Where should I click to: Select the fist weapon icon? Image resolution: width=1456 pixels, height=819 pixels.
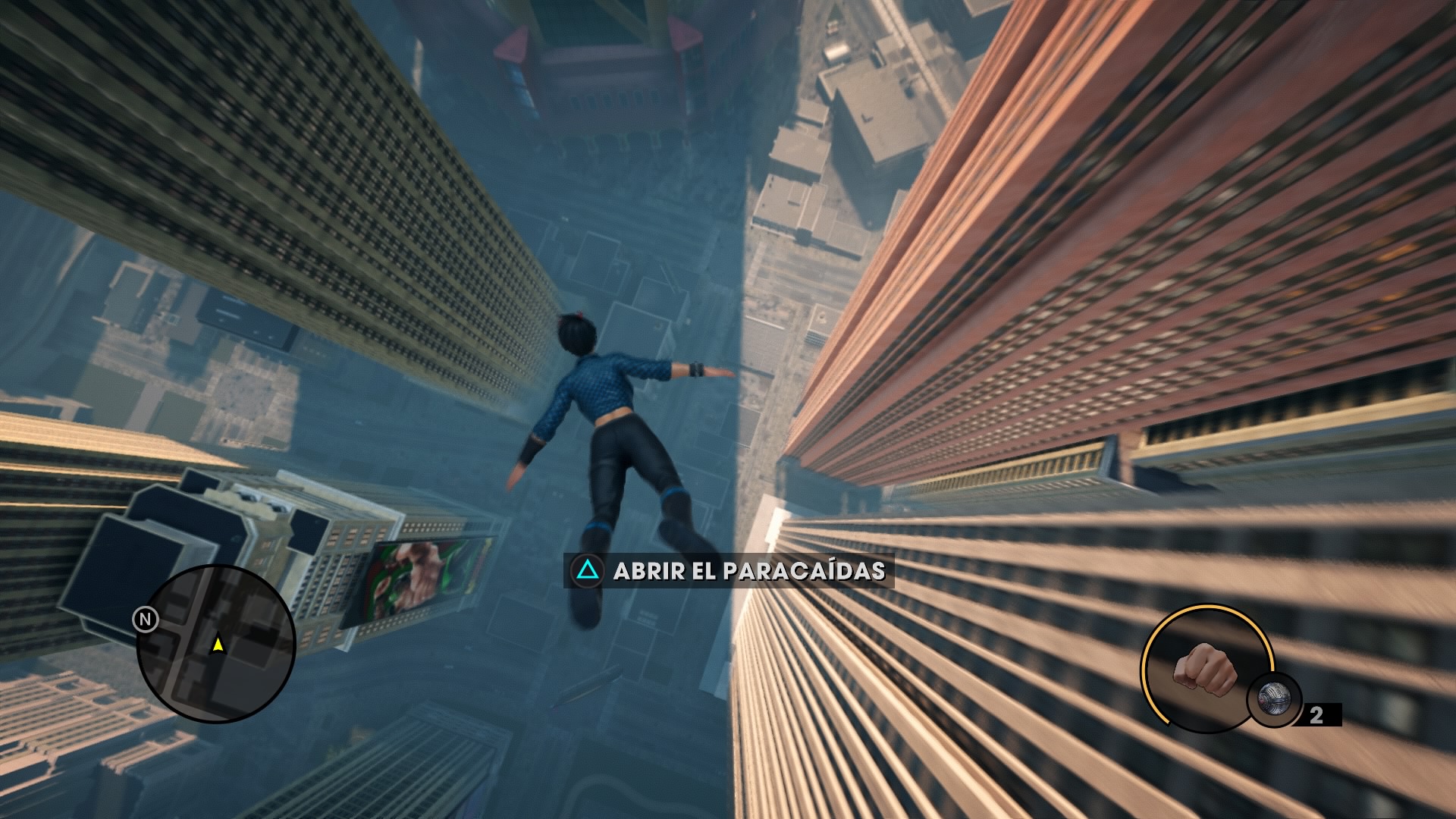point(1204,668)
